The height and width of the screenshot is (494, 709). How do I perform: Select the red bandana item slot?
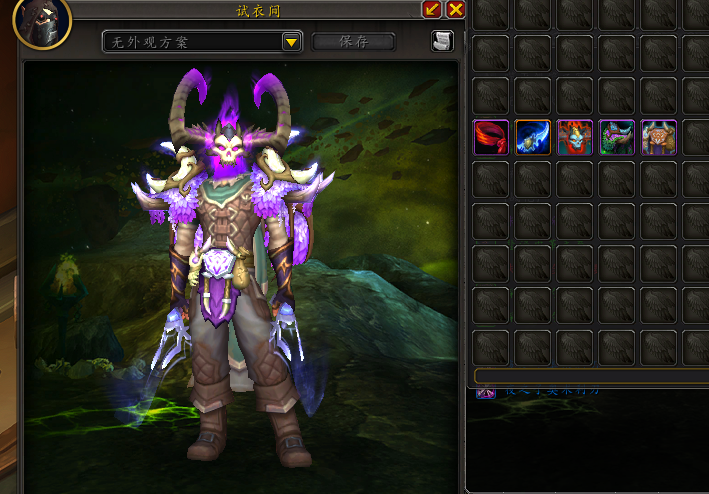click(x=491, y=137)
